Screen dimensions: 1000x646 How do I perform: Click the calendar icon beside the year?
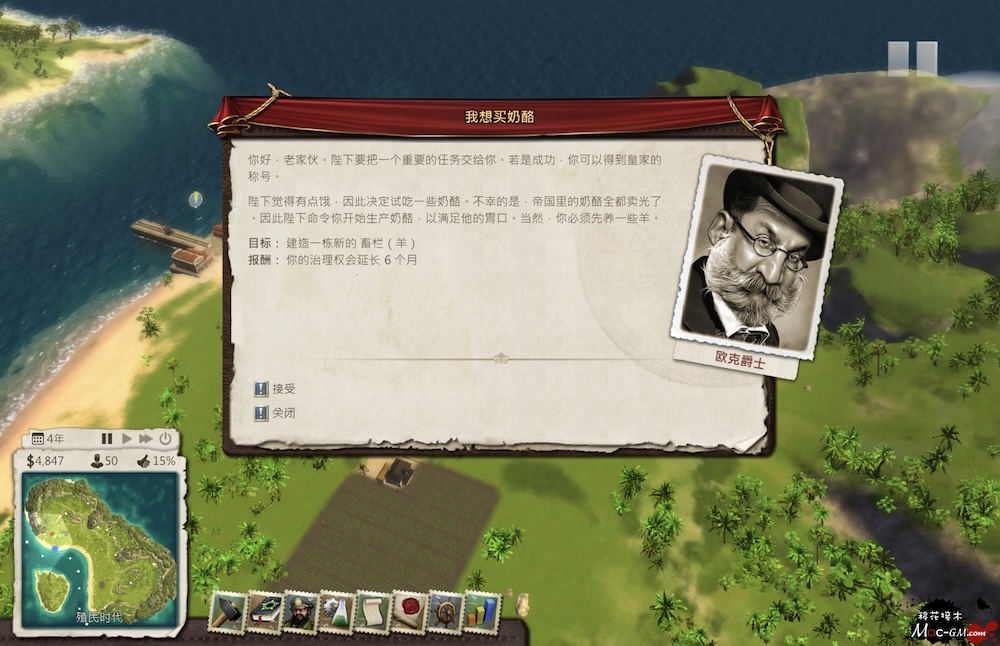point(38,439)
